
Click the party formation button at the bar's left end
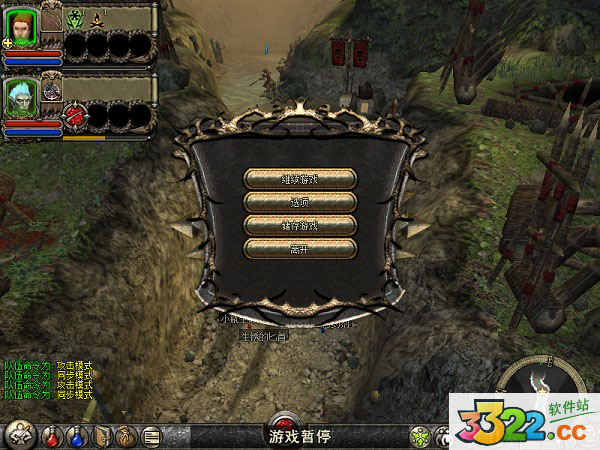(x=20, y=435)
